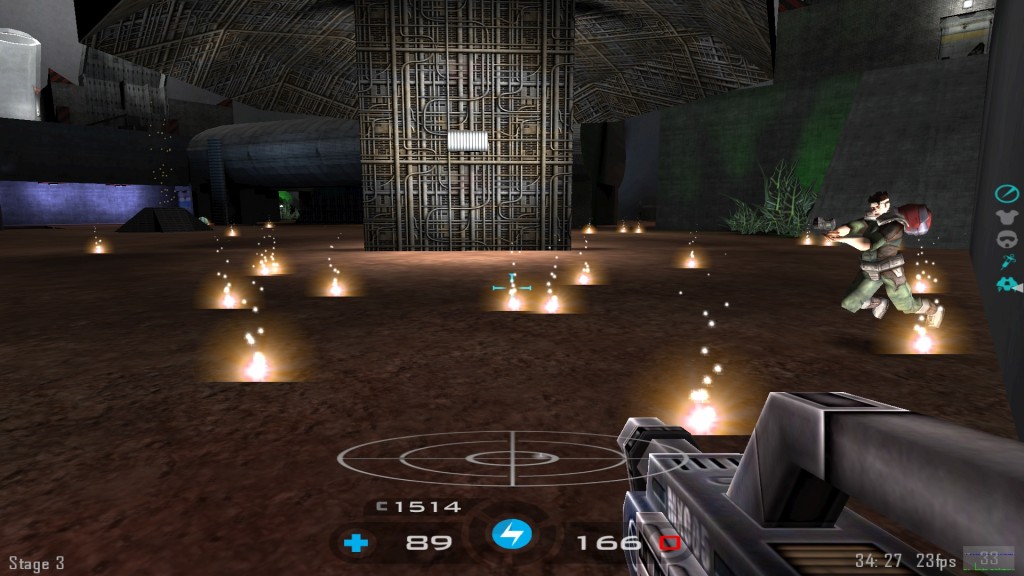
Task: Activate the teal syringe item icon
Action: [1006, 261]
